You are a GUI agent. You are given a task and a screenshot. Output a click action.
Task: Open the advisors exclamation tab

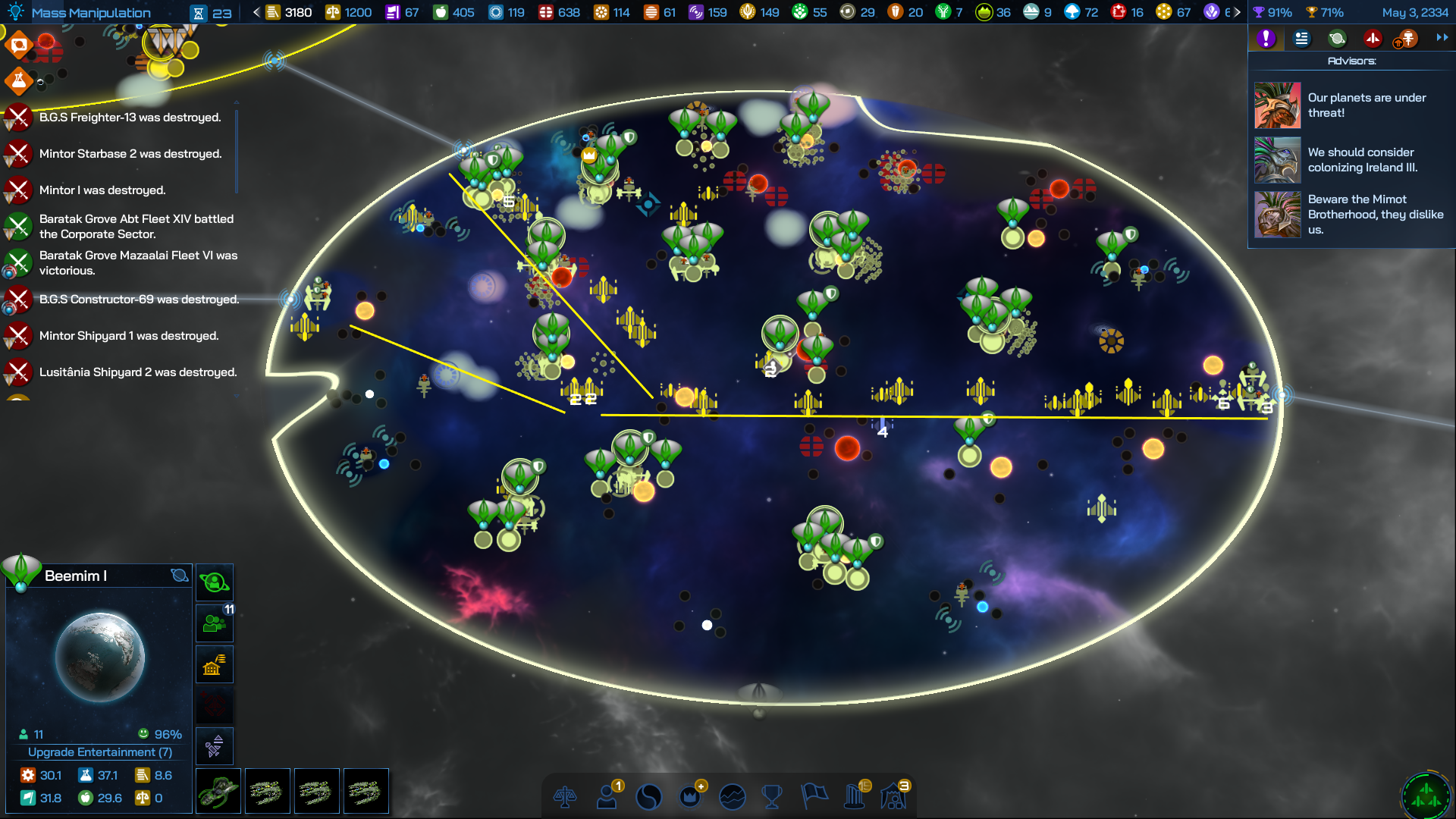(1266, 39)
